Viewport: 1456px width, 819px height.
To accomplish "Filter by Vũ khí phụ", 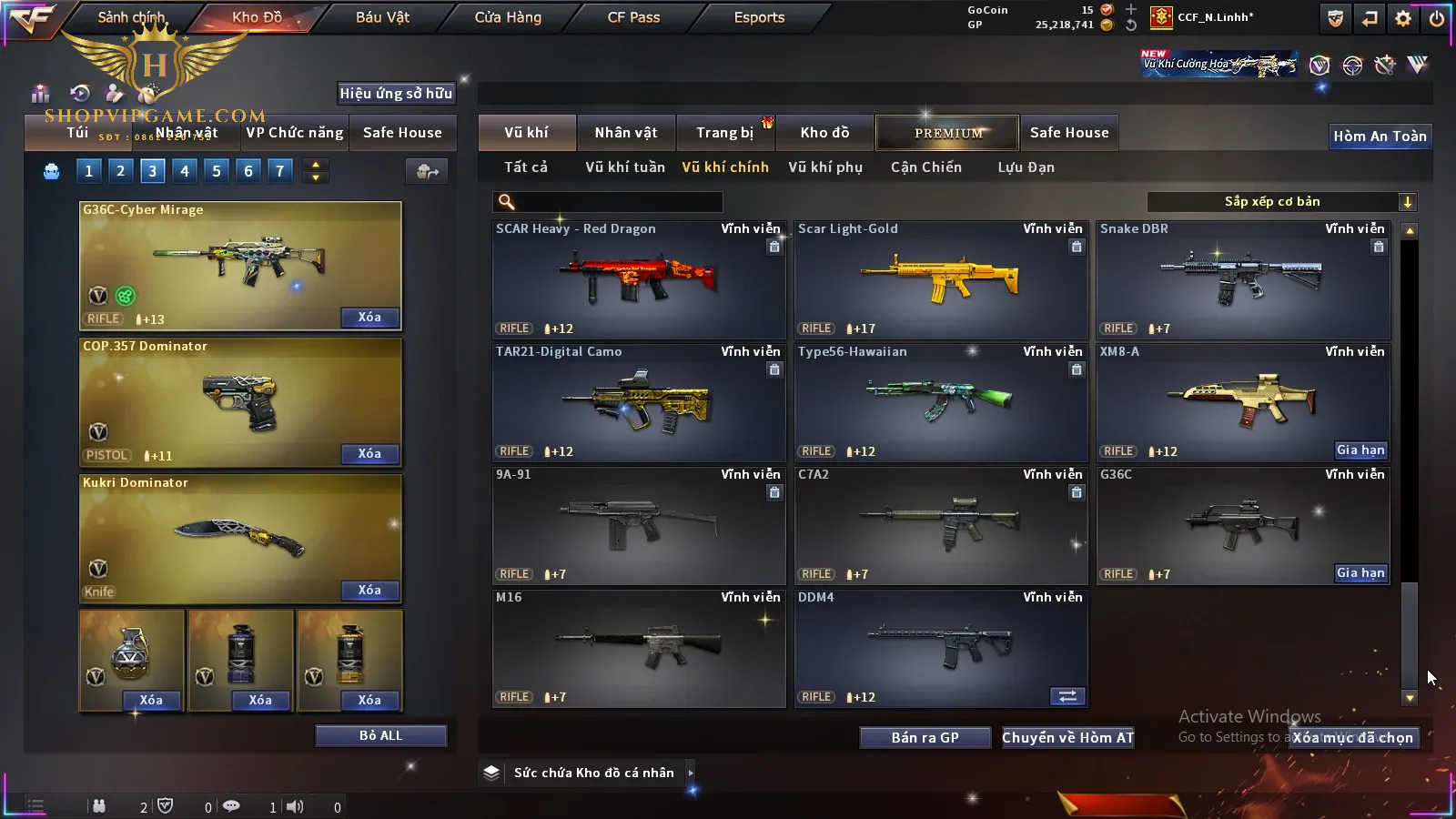I will pyautogui.click(x=825, y=167).
